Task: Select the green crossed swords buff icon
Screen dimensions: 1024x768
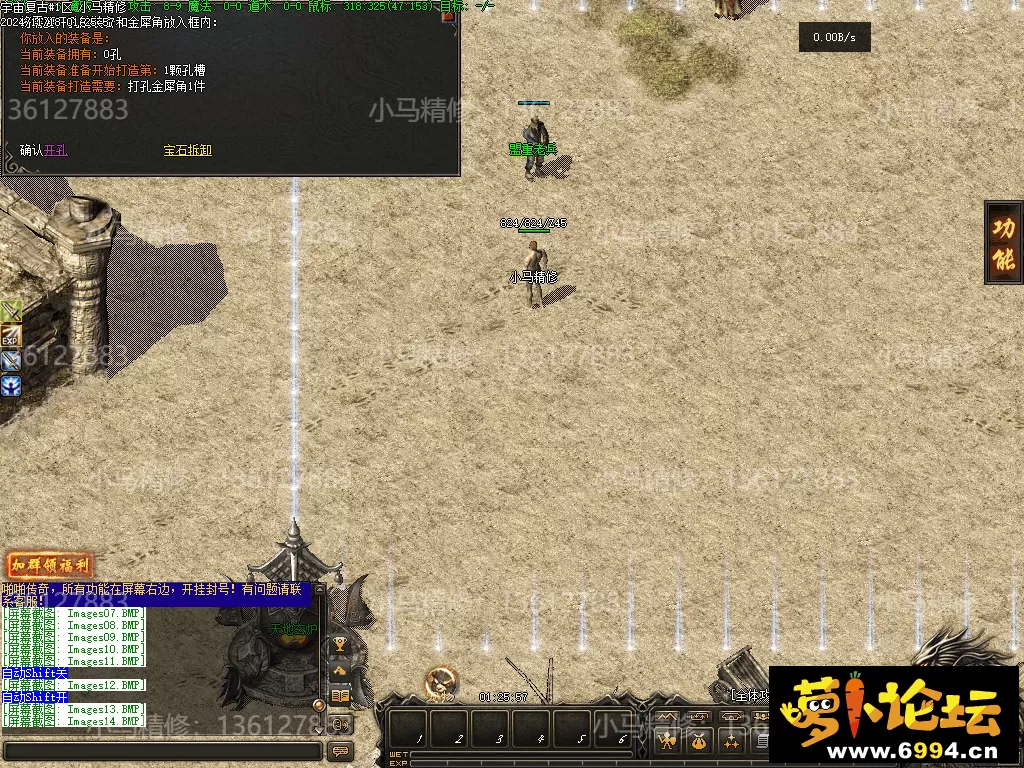Action: pos(11,311)
